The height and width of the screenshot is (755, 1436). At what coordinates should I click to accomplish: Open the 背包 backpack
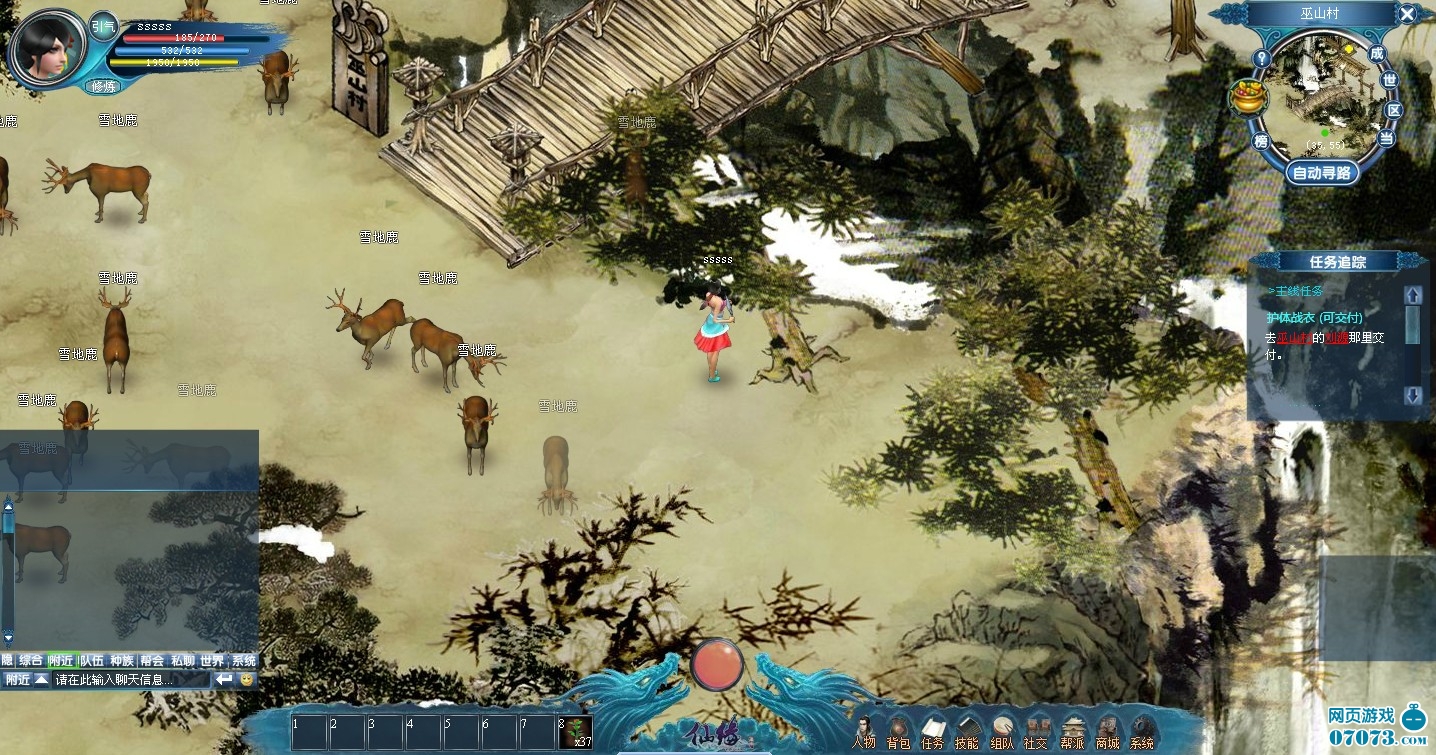(x=898, y=731)
